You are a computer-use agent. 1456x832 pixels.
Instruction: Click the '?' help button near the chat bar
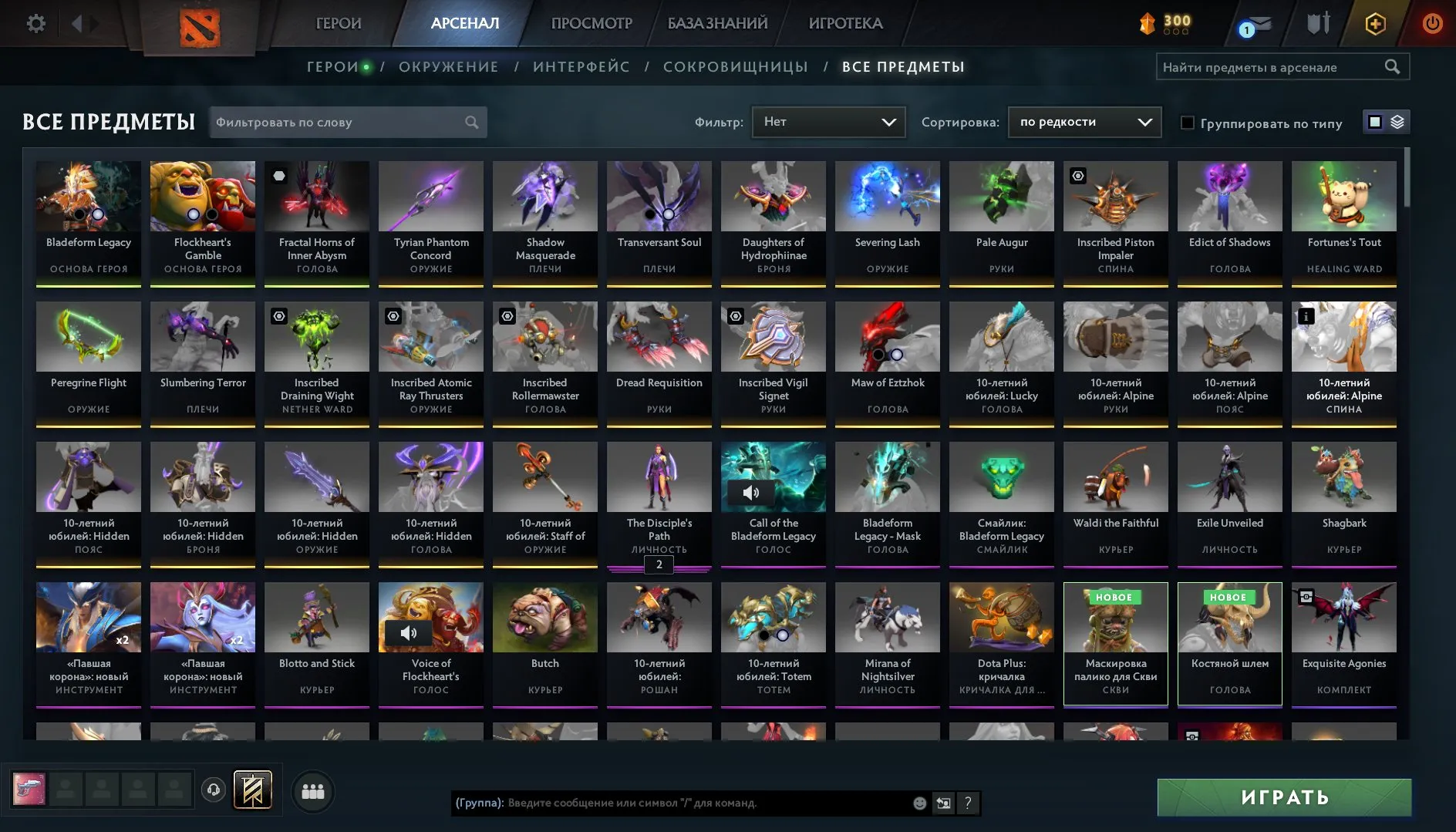point(968,803)
